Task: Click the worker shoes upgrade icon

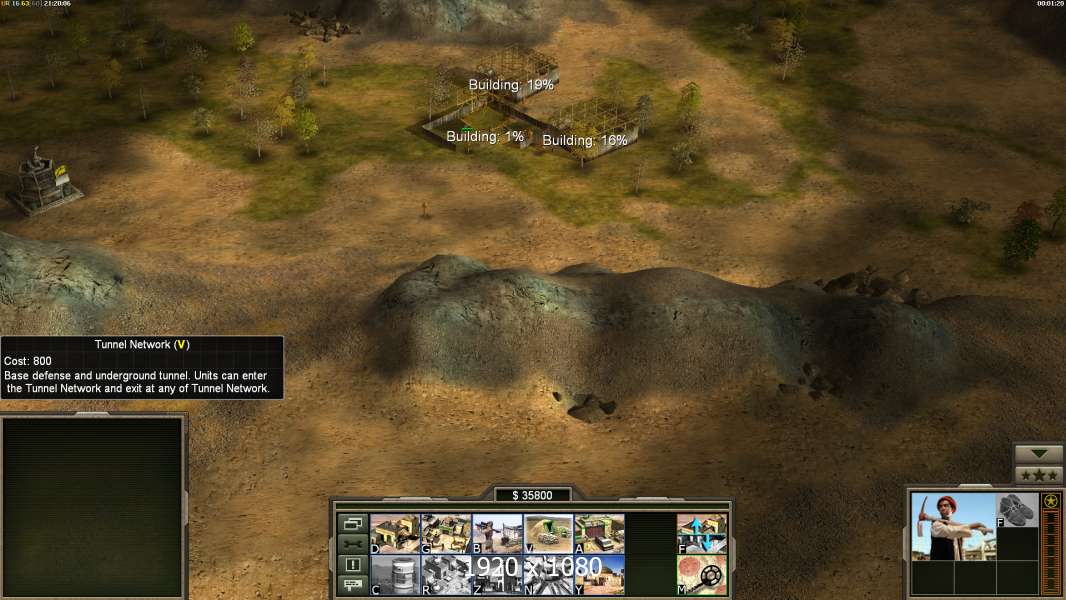Action: tap(1018, 510)
